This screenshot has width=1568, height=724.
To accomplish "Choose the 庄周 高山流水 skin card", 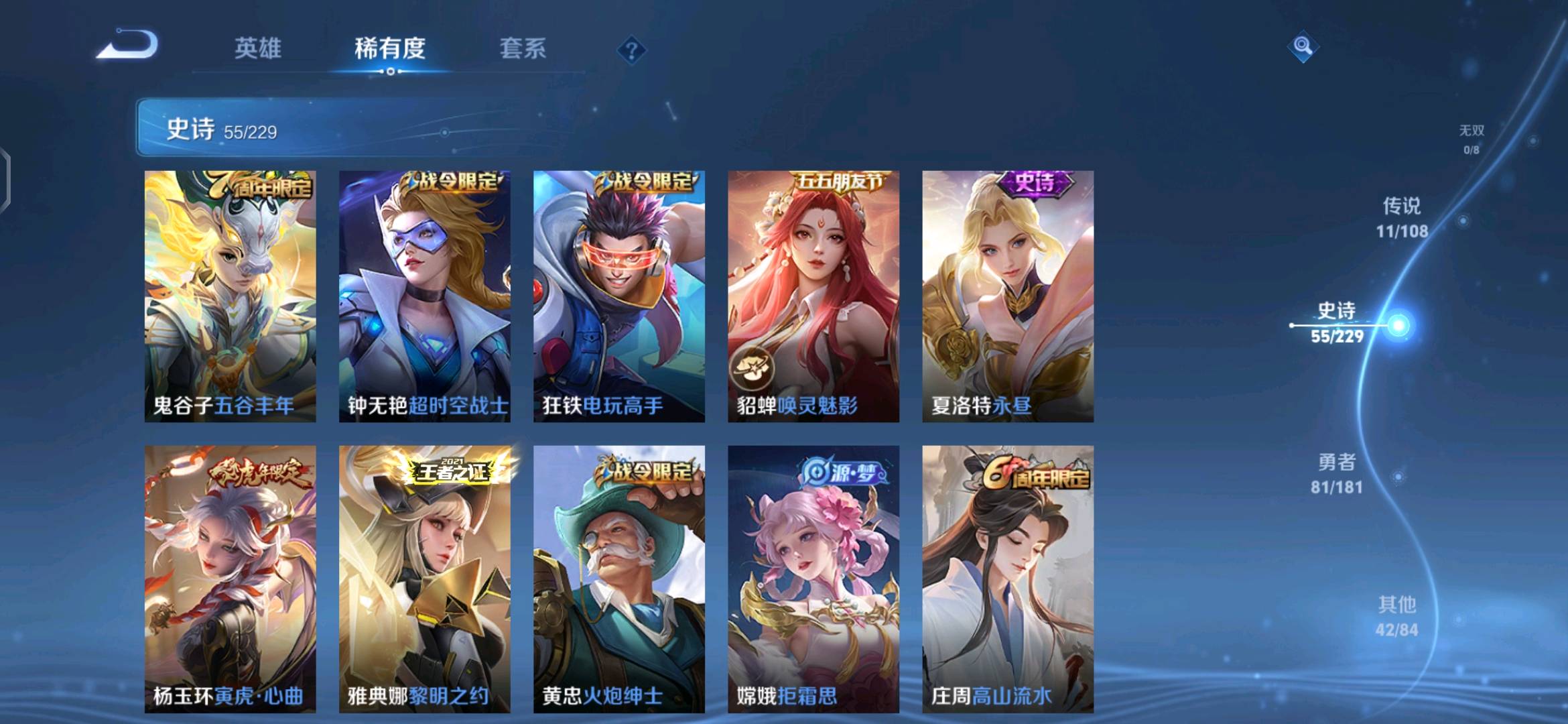I will pos(1008,579).
